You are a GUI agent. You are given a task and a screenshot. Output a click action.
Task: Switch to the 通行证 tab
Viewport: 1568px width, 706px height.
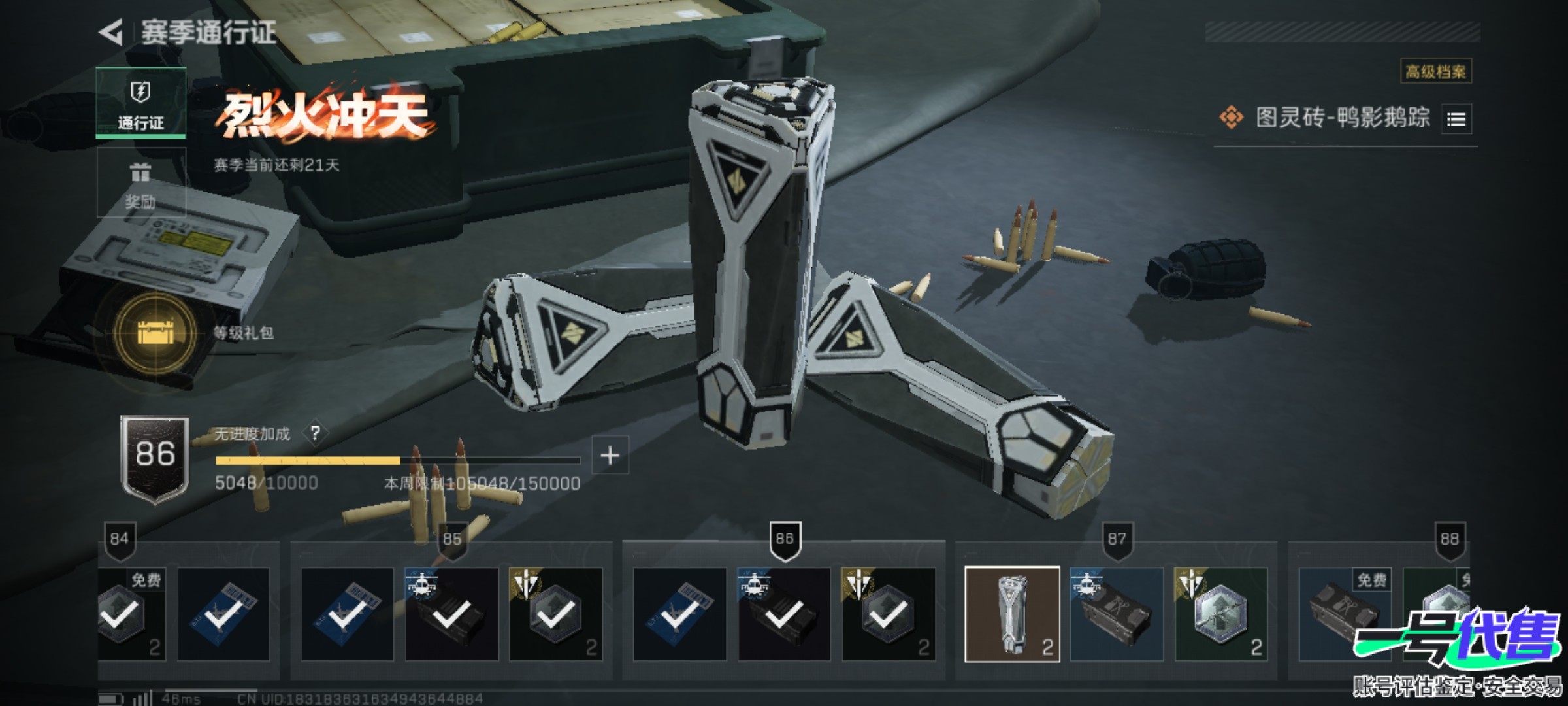coord(140,103)
